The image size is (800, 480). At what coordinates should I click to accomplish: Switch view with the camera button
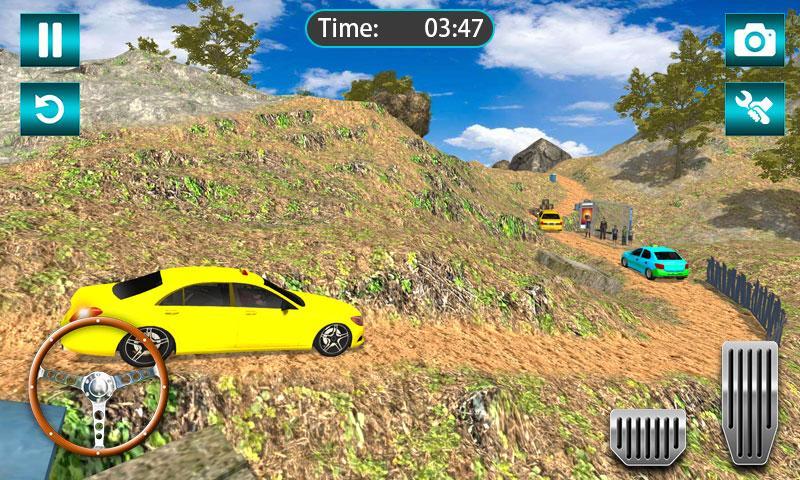[754, 40]
